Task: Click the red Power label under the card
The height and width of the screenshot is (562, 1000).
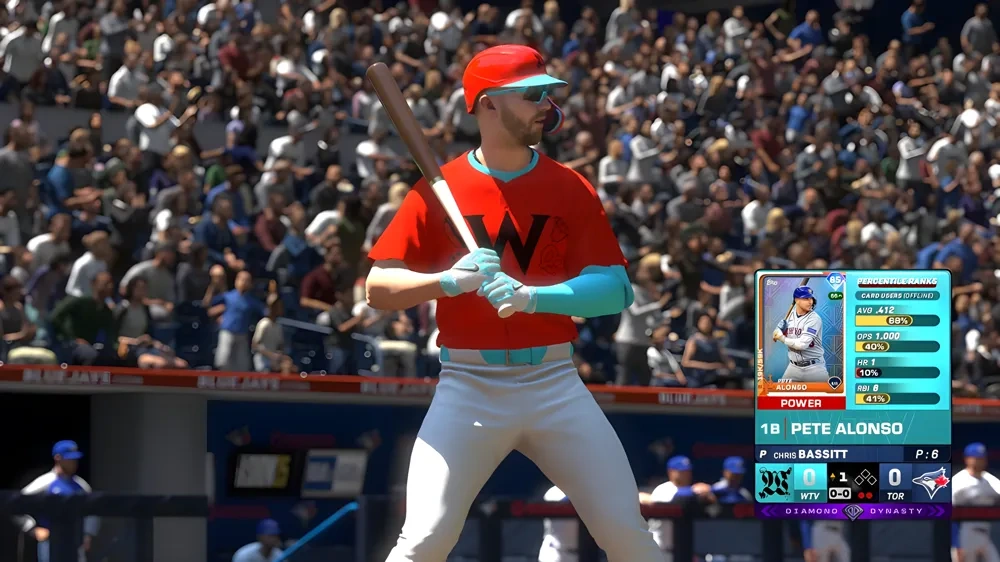Action: [x=801, y=403]
